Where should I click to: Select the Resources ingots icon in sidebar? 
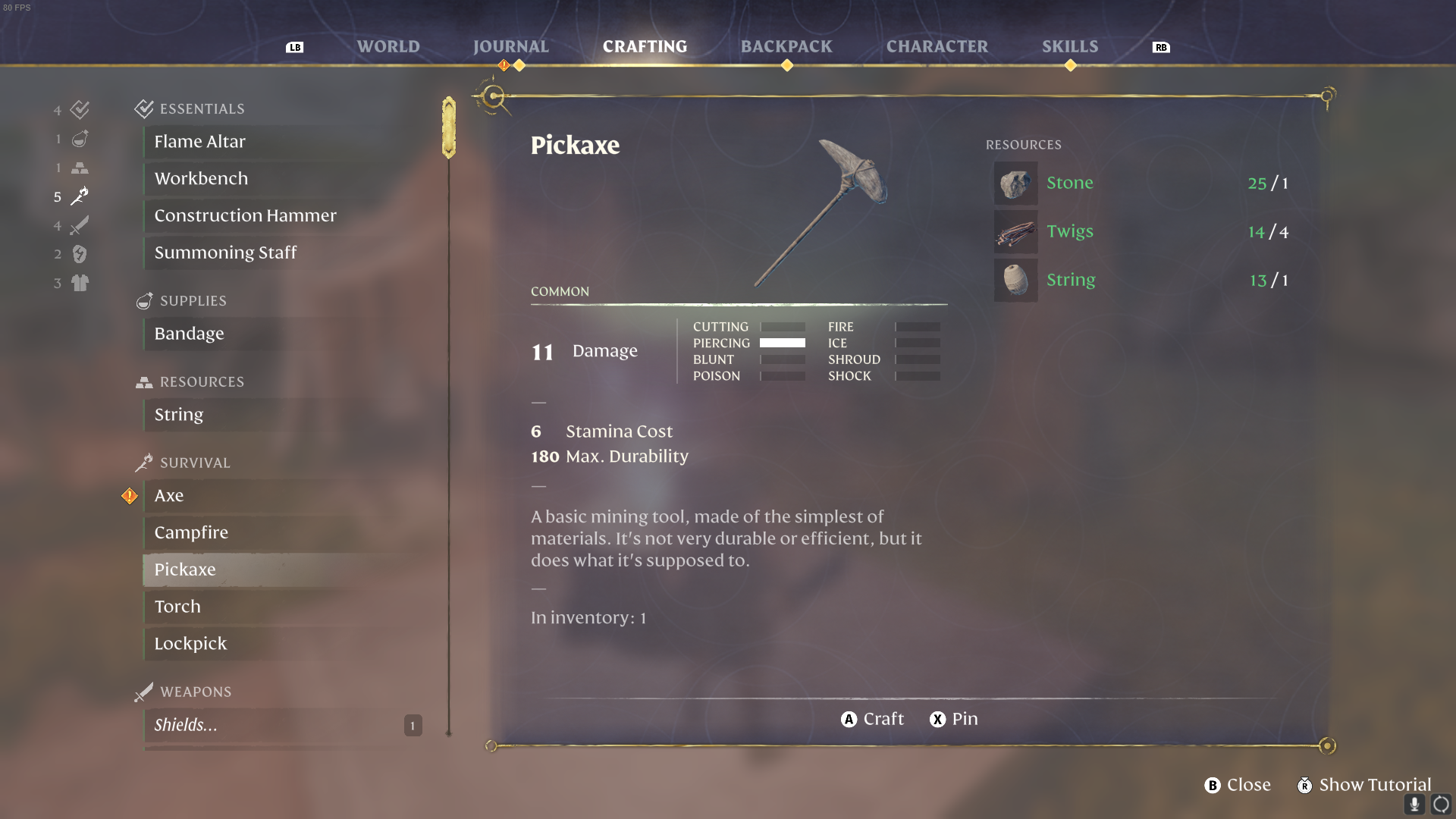[80, 168]
